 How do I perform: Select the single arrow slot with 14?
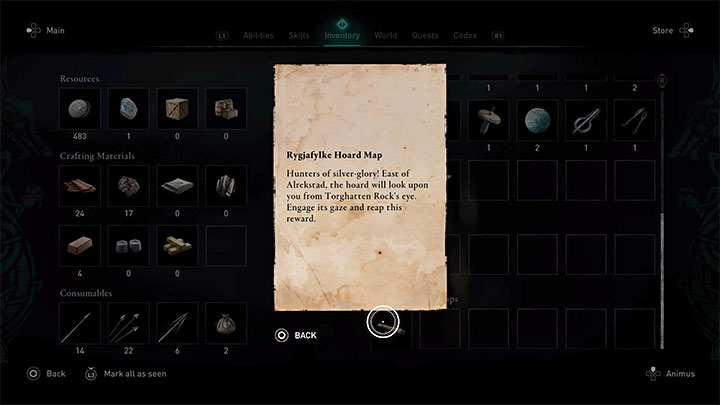click(78, 323)
